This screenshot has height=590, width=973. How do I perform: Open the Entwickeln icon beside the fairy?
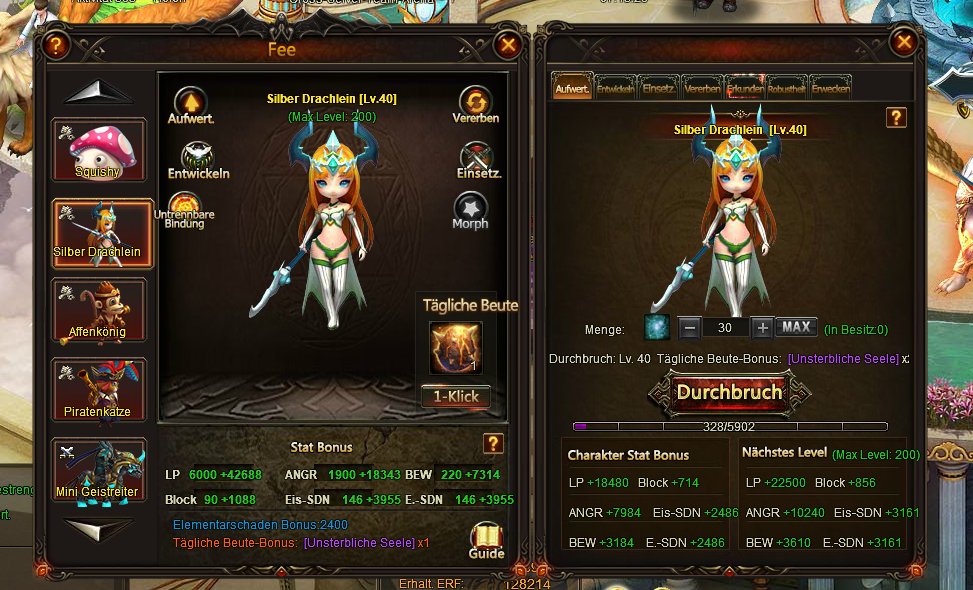(x=198, y=157)
